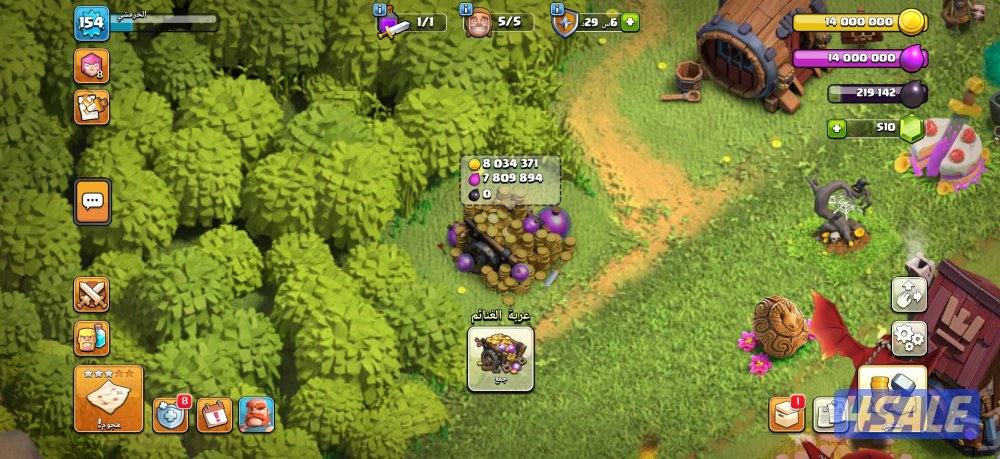Open the pink-haired hero icon
Screen dimensions: 1000x459
click(x=91, y=66)
